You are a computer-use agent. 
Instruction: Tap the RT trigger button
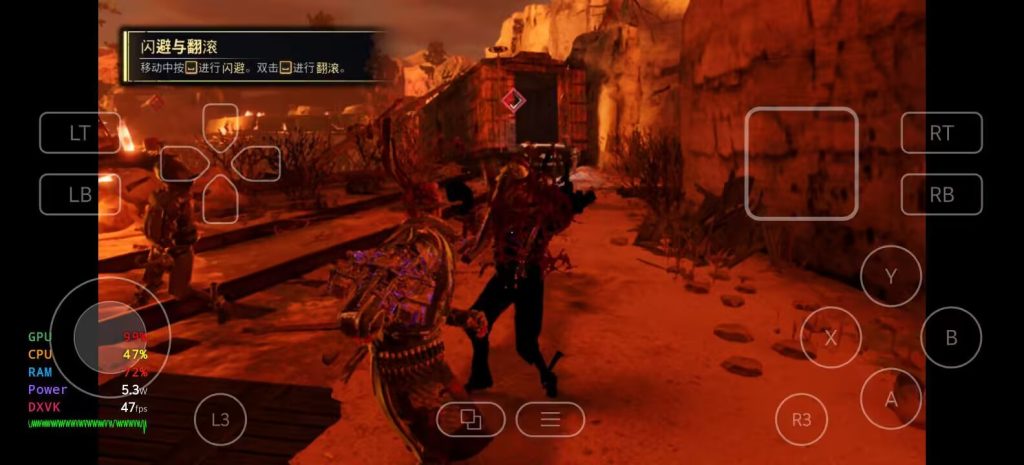(941, 133)
